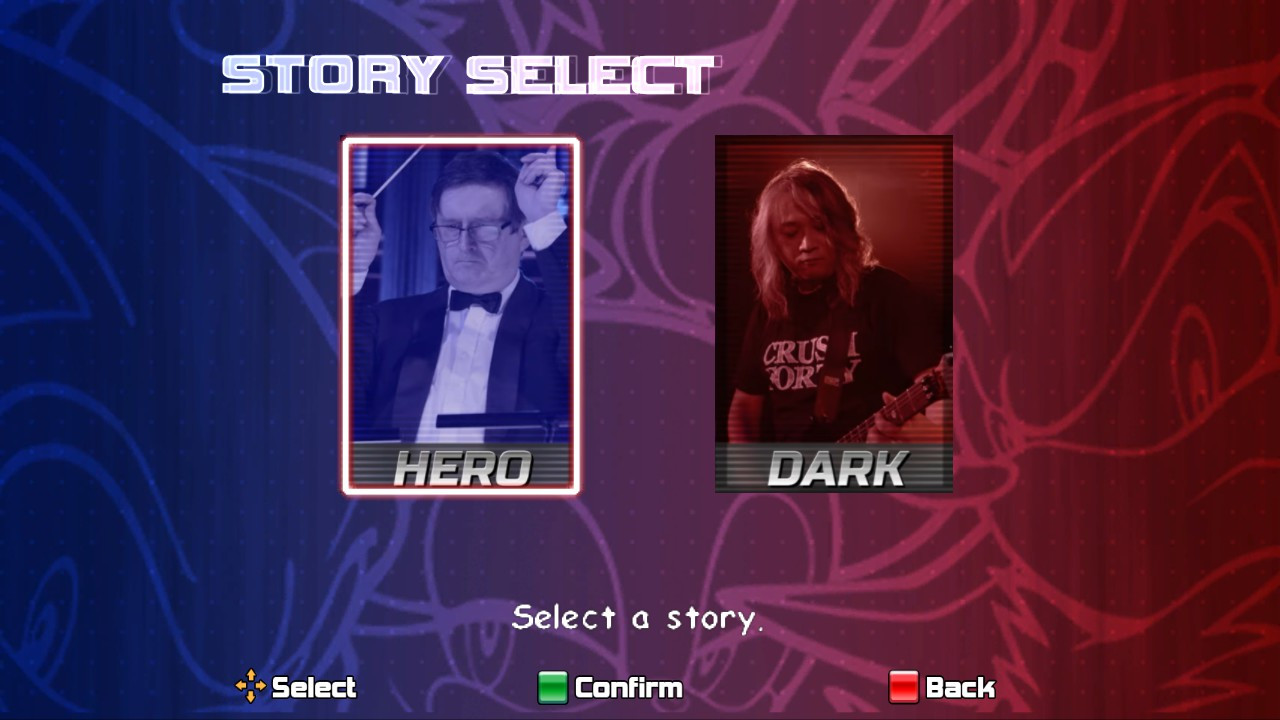Click the 'Select a story.' prompt text

pyautogui.click(x=638, y=618)
